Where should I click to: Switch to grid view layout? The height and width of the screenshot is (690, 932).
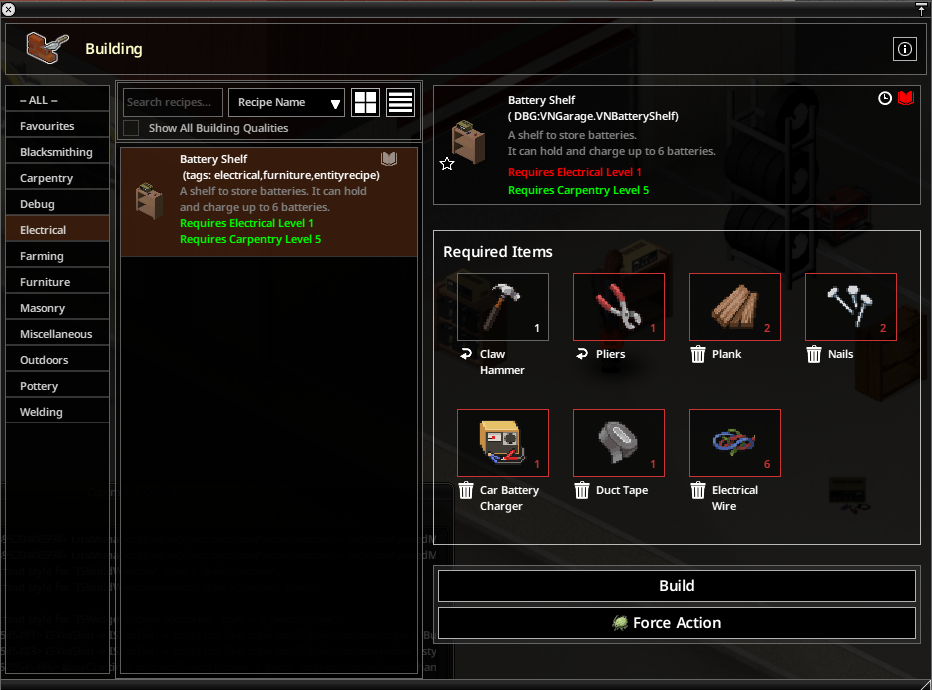pos(366,102)
